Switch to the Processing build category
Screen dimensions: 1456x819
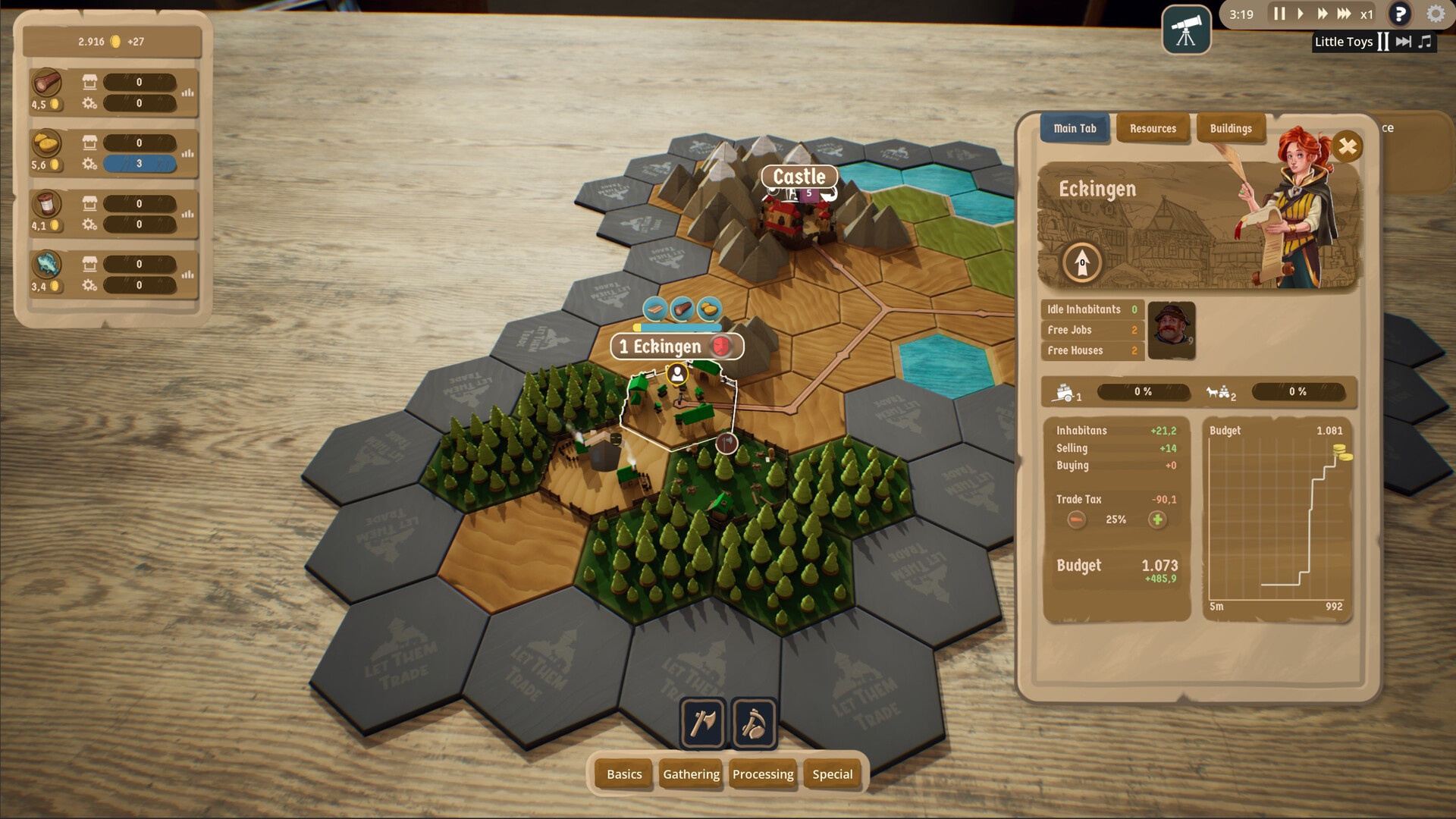pyautogui.click(x=763, y=774)
